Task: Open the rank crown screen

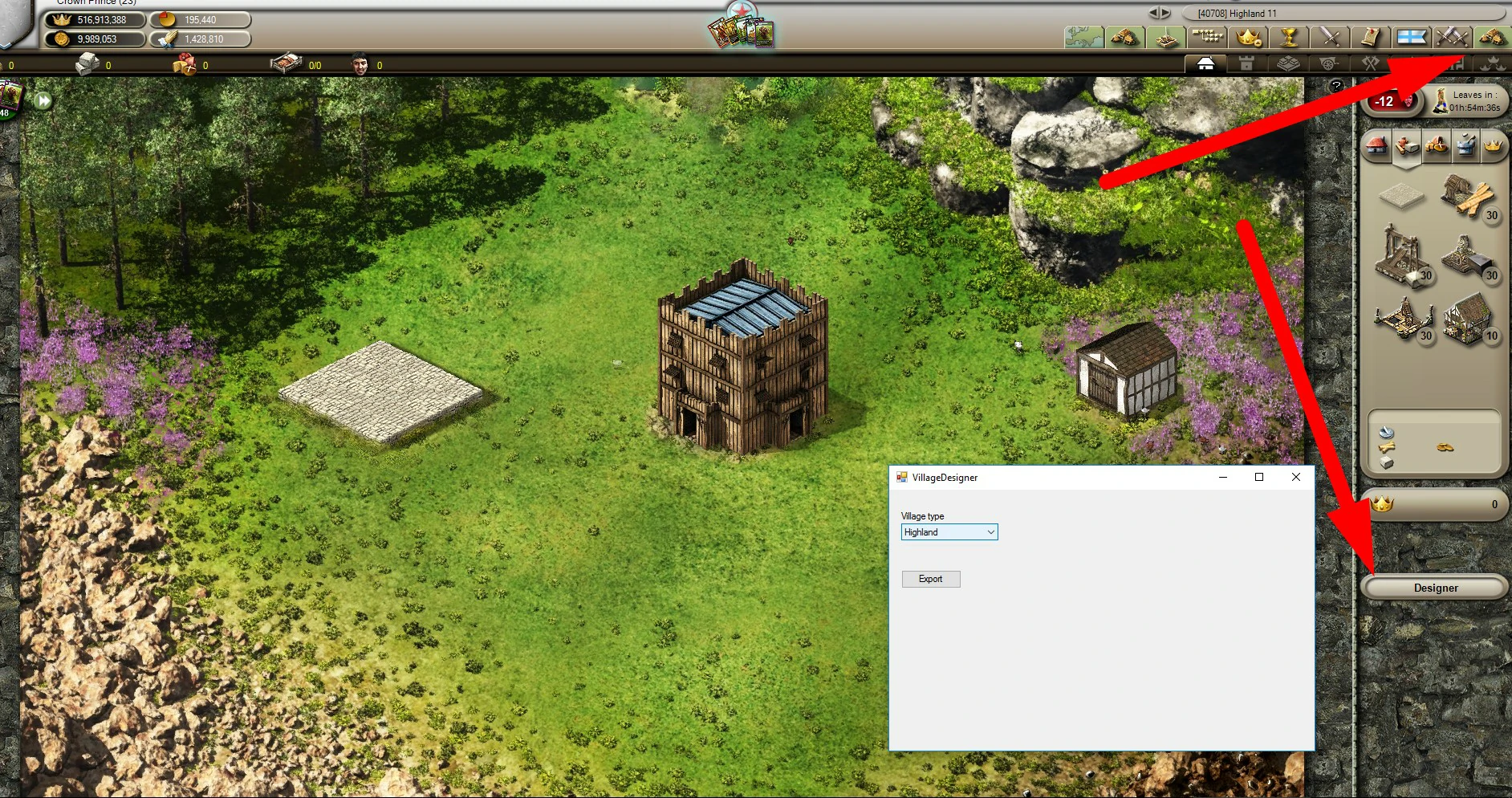Action: coord(1249,37)
